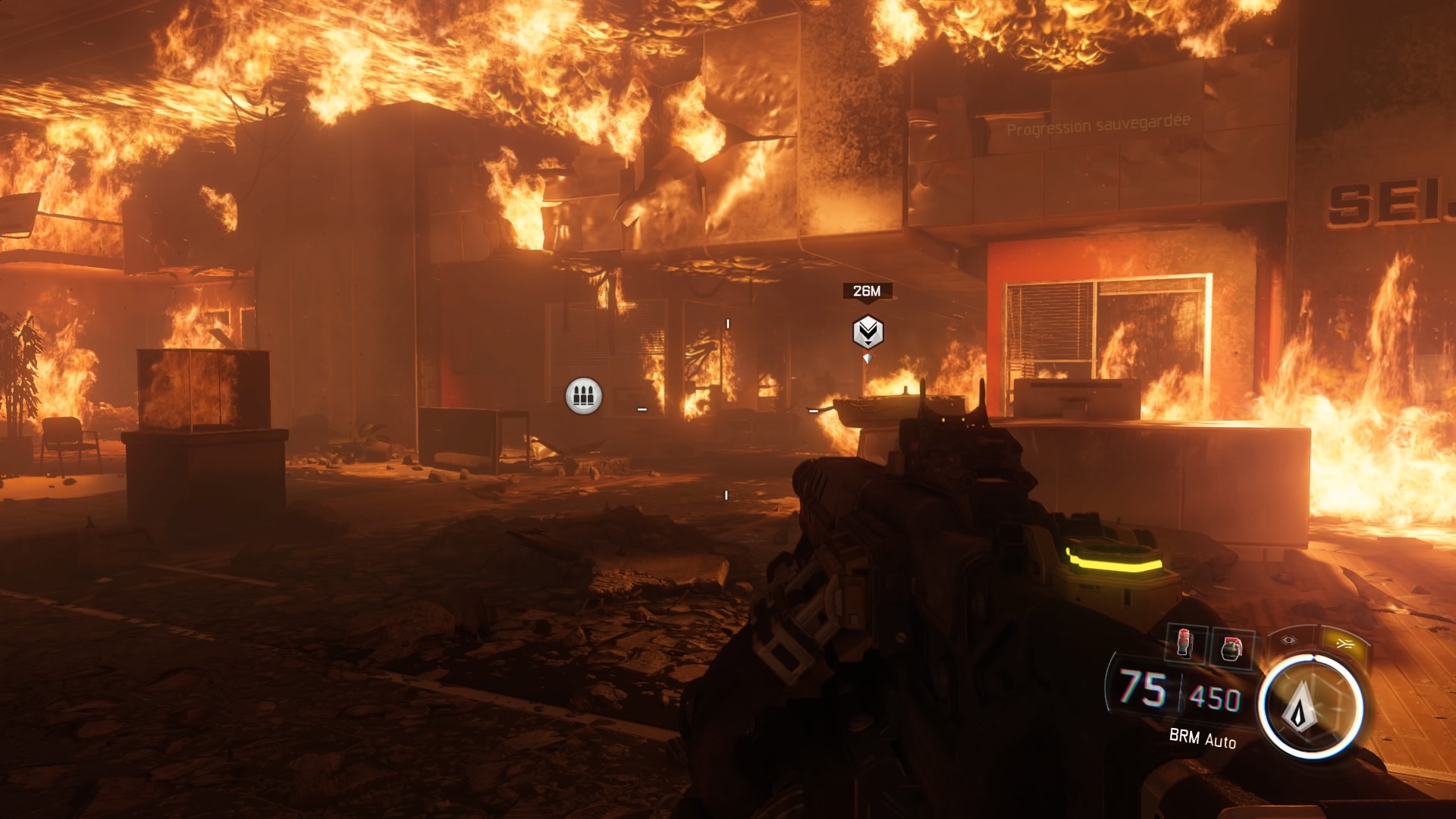Select the frag grenade slot
Screen dimensions: 1456x819
point(1231,649)
